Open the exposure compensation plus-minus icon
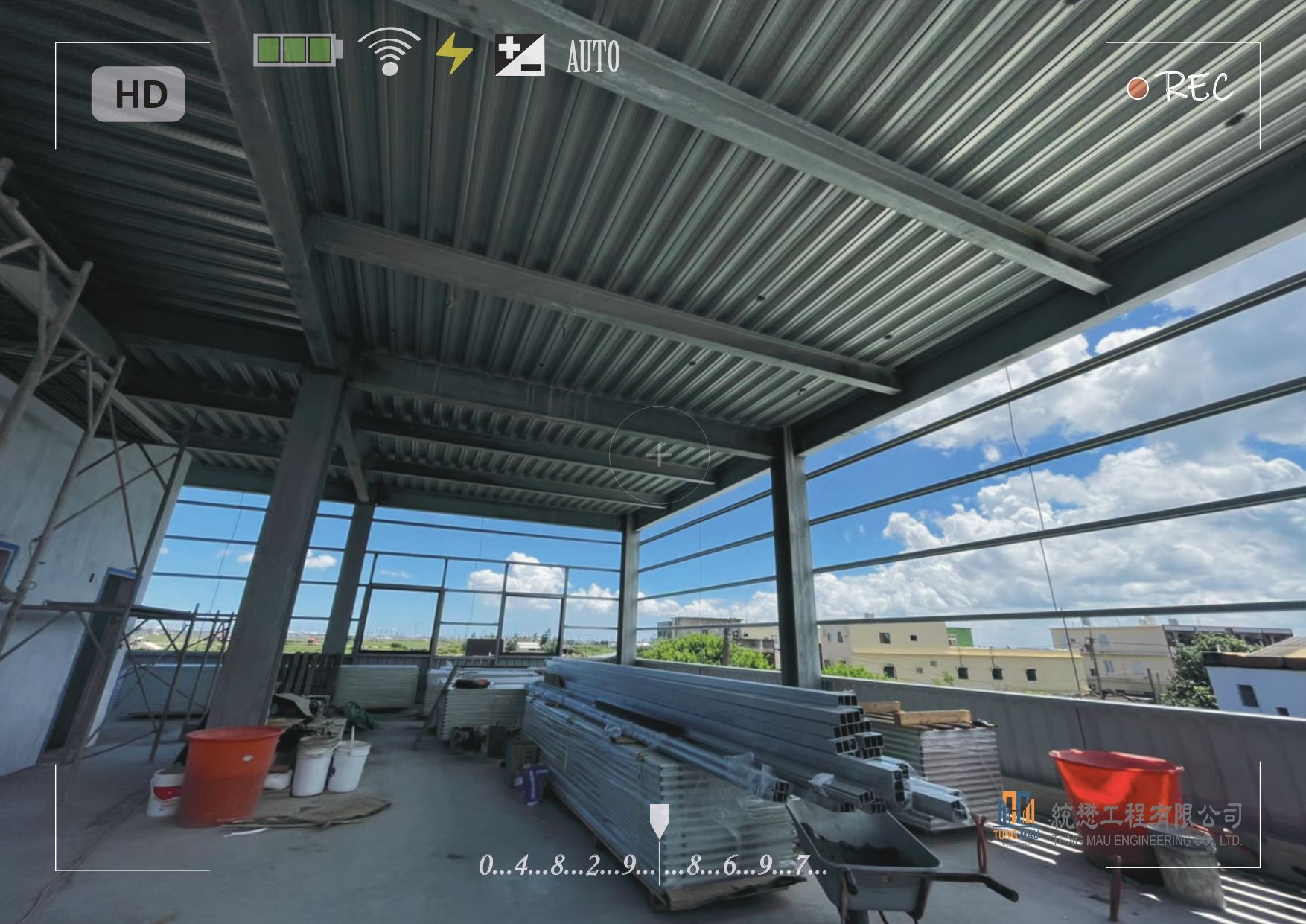 520,54
